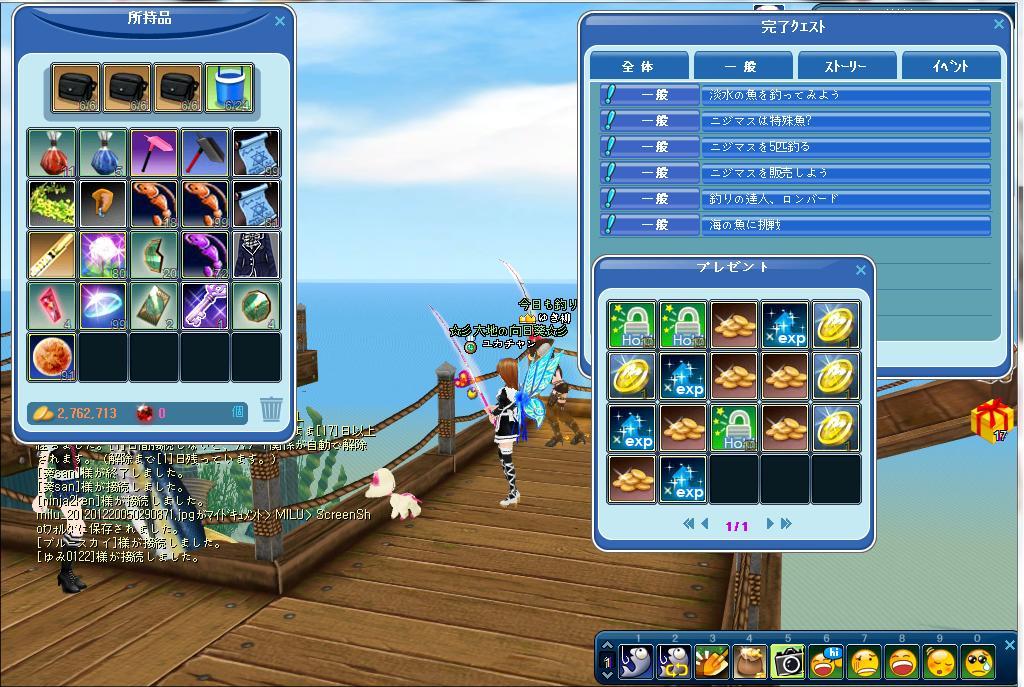Select the pink pickaxe in inventory

(154, 152)
